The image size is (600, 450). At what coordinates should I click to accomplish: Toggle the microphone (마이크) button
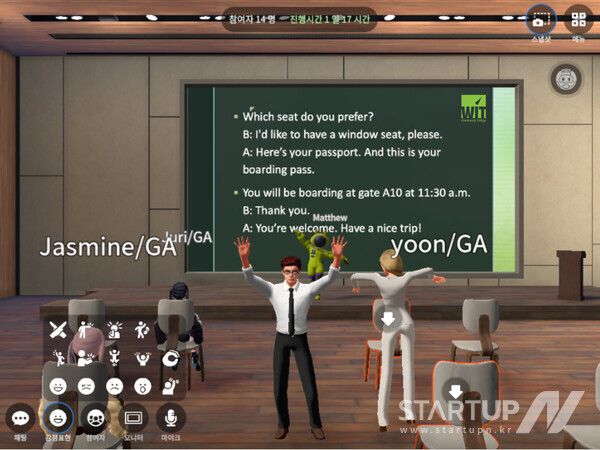pos(171,417)
